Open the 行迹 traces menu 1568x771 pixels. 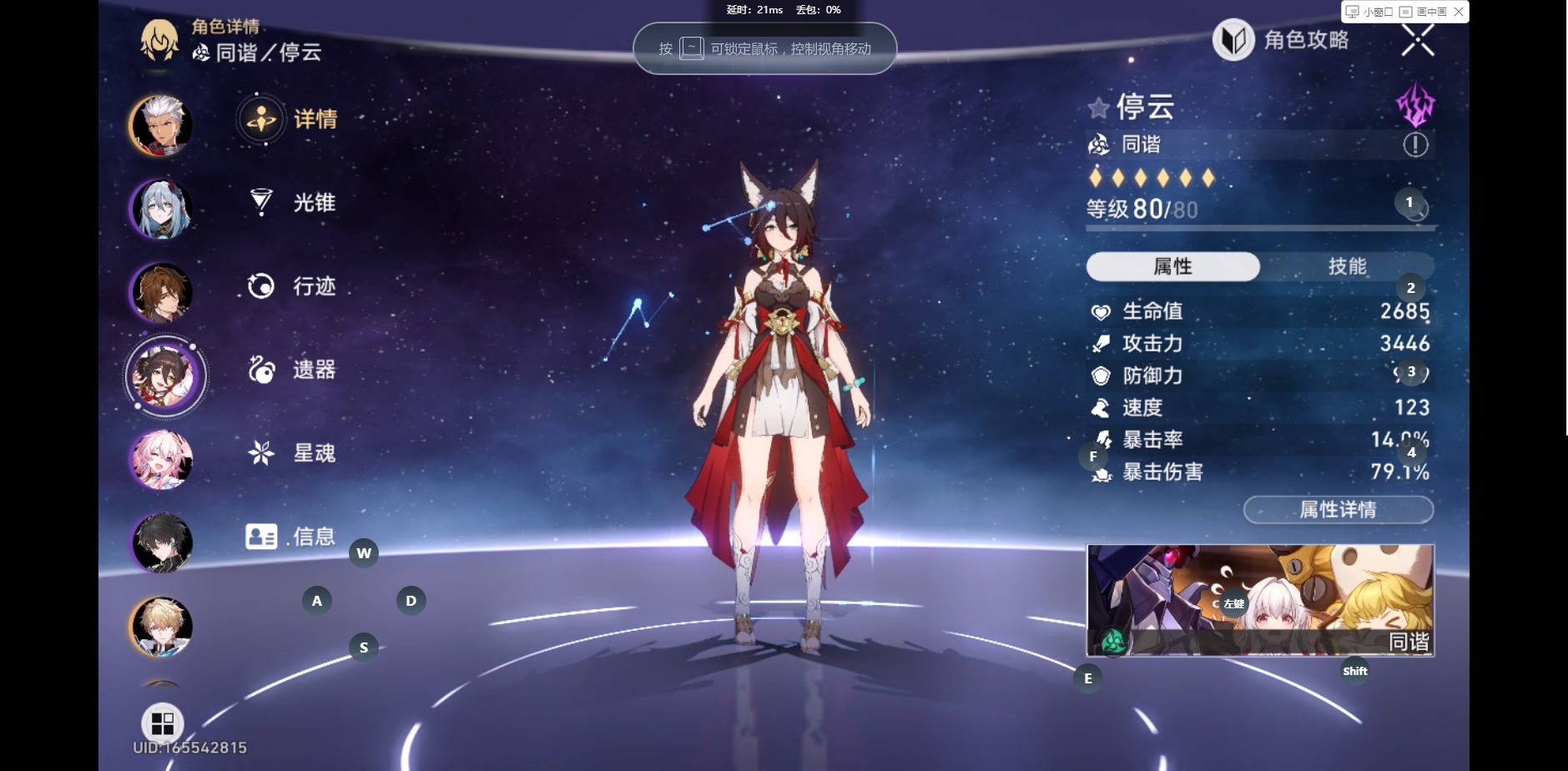(293, 286)
